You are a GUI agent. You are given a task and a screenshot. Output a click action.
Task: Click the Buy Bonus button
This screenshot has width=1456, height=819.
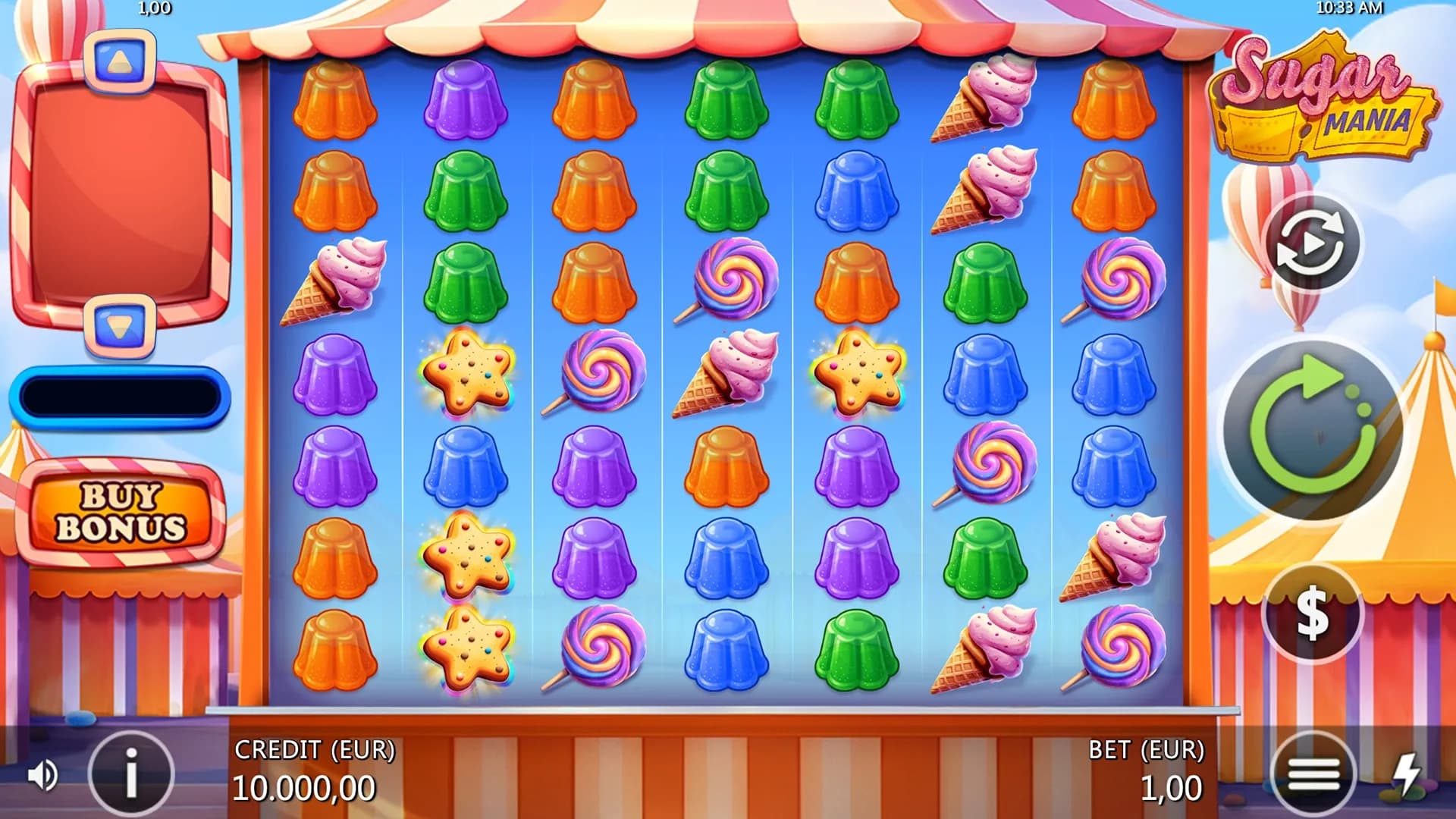[121, 513]
